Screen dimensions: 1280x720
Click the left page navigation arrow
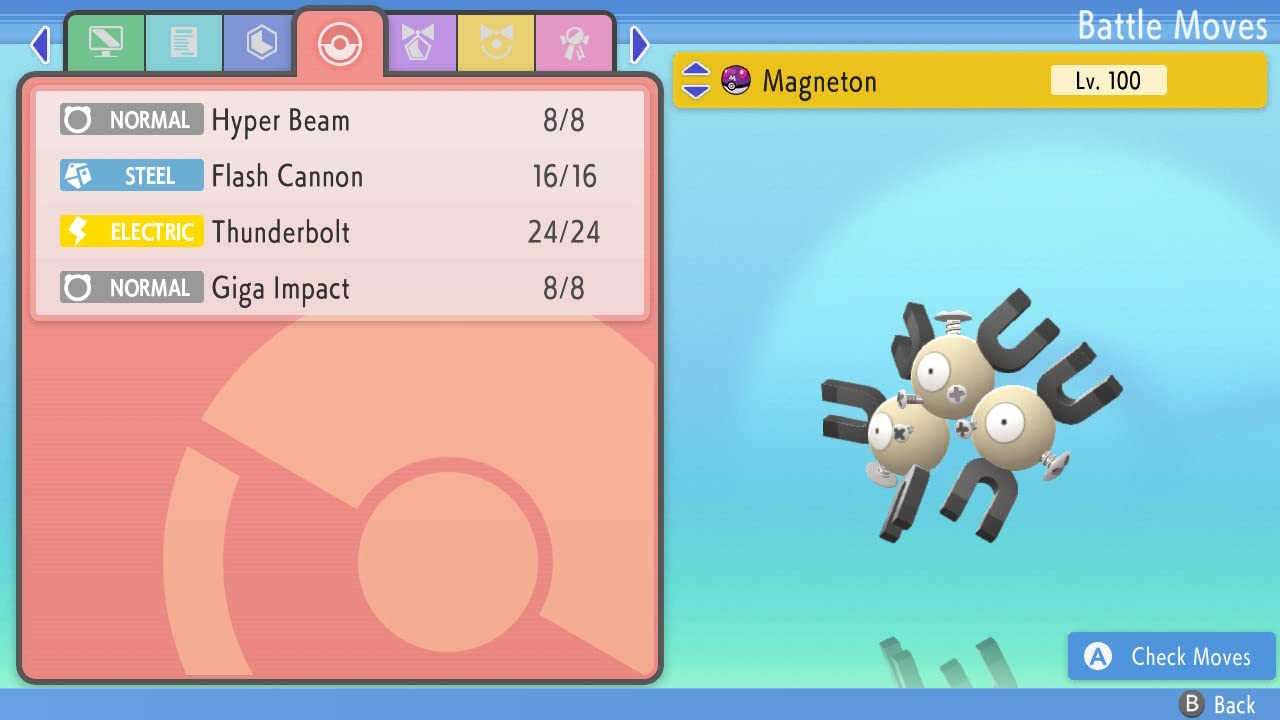click(40, 43)
